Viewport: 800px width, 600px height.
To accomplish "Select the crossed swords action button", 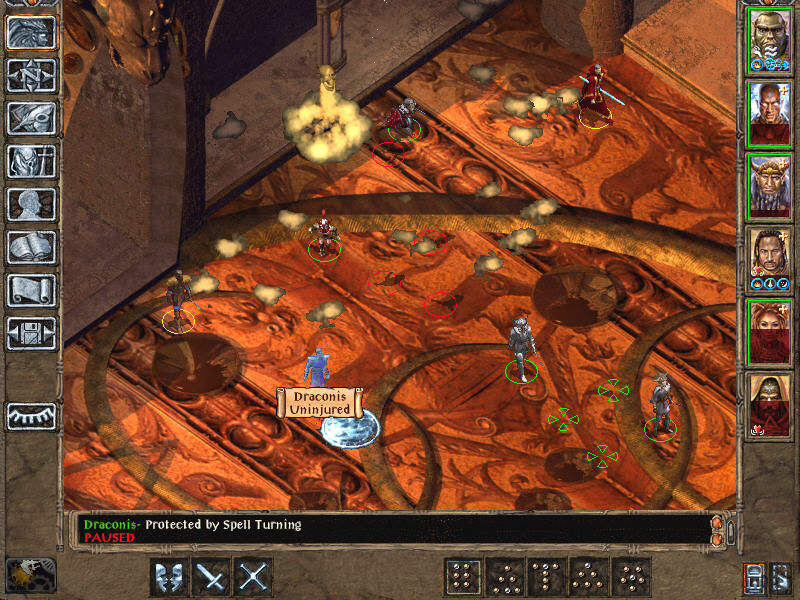I will click(254, 577).
